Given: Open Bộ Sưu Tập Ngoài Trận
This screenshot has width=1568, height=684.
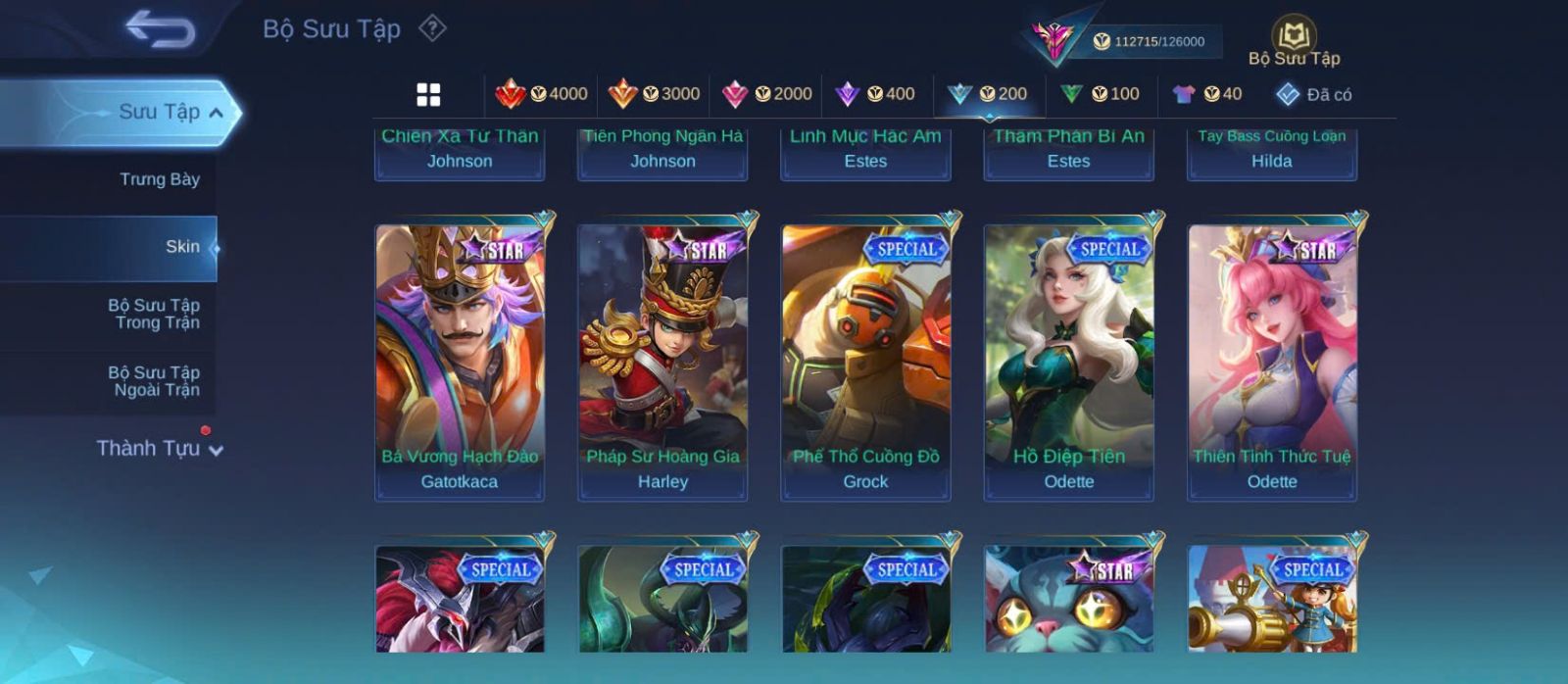Looking at the screenshot, I should (154, 381).
